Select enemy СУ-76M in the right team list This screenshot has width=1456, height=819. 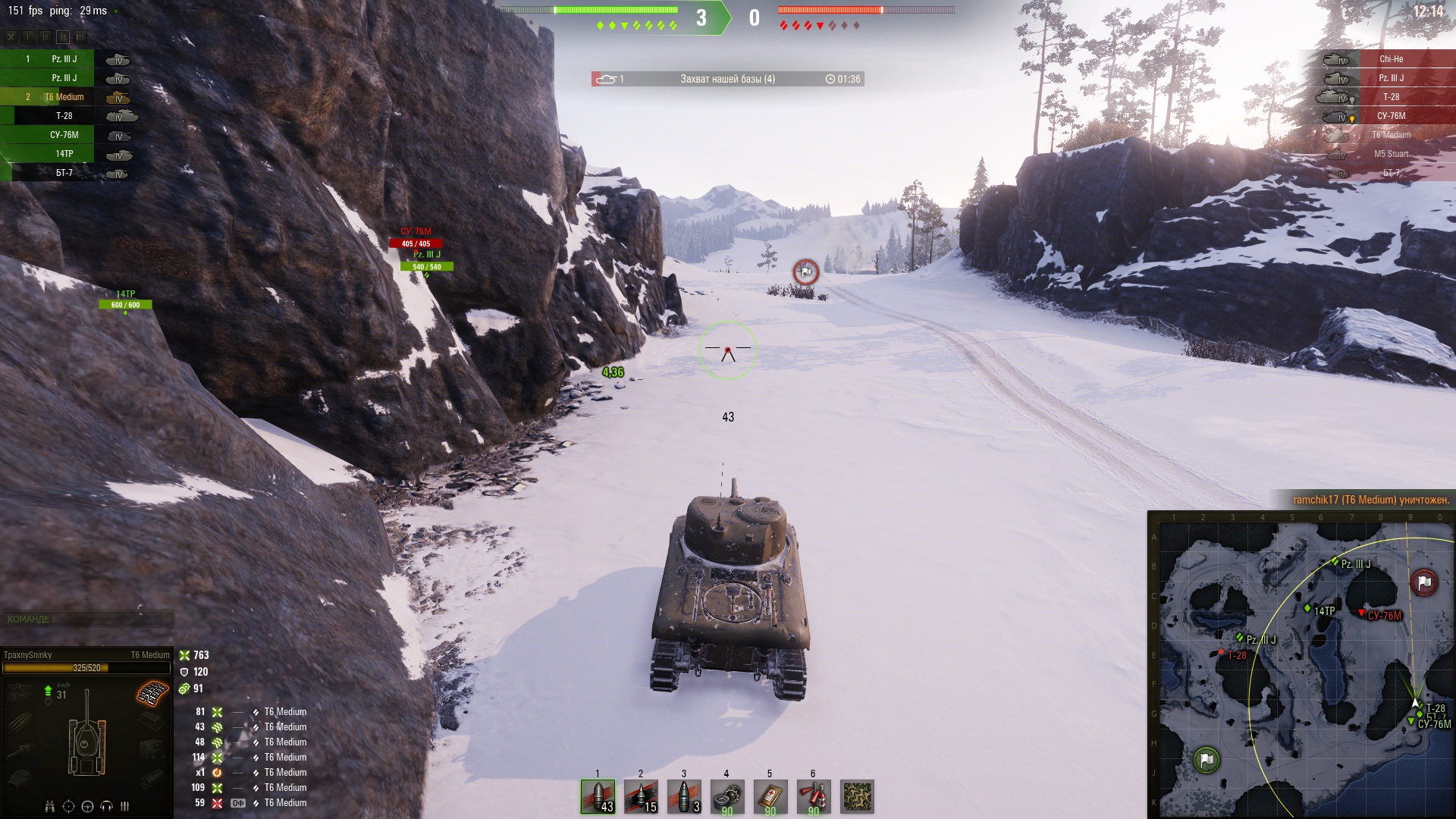[1391, 116]
